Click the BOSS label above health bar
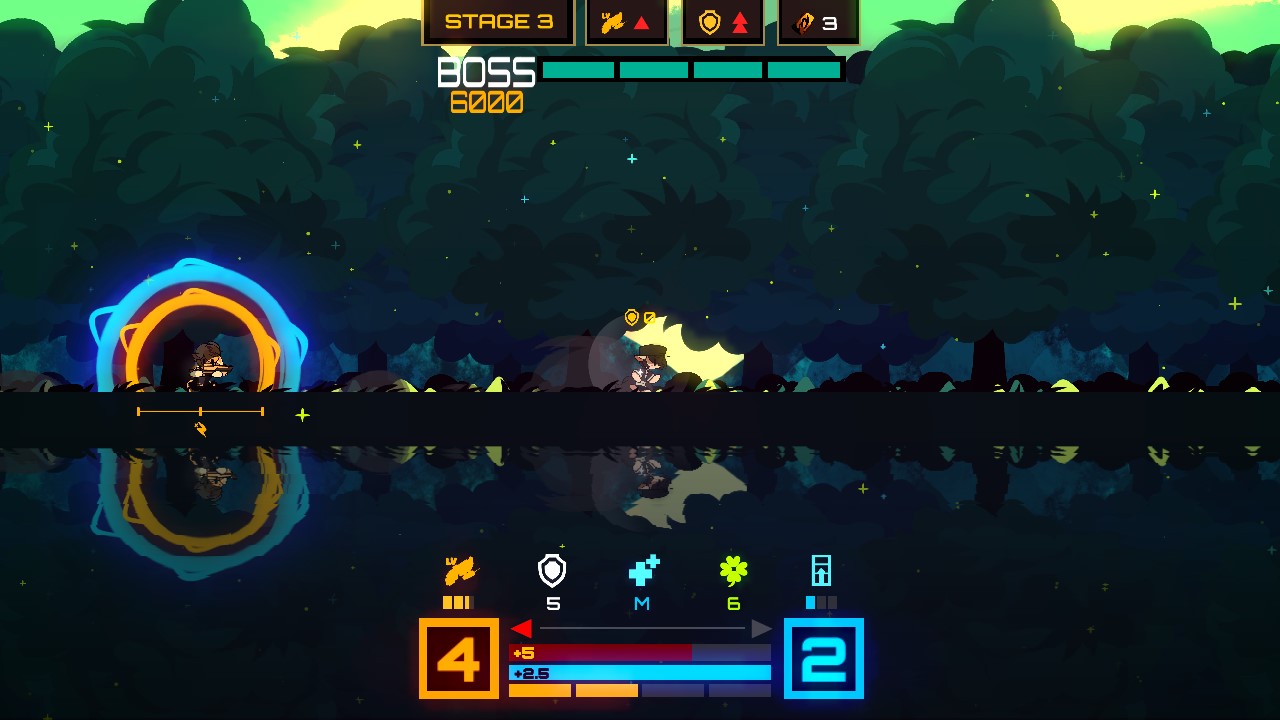Screen dimensions: 1280x720 tap(487, 70)
